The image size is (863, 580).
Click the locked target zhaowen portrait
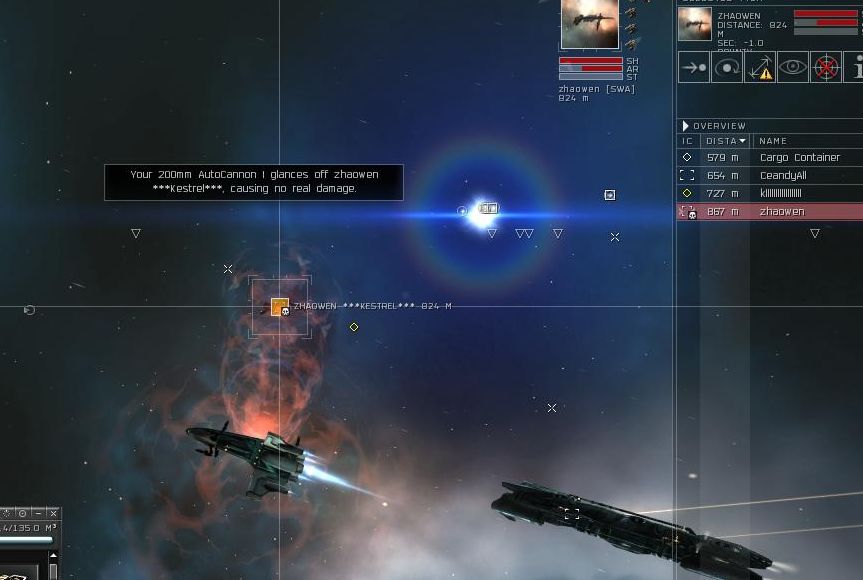tap(589, 24)
